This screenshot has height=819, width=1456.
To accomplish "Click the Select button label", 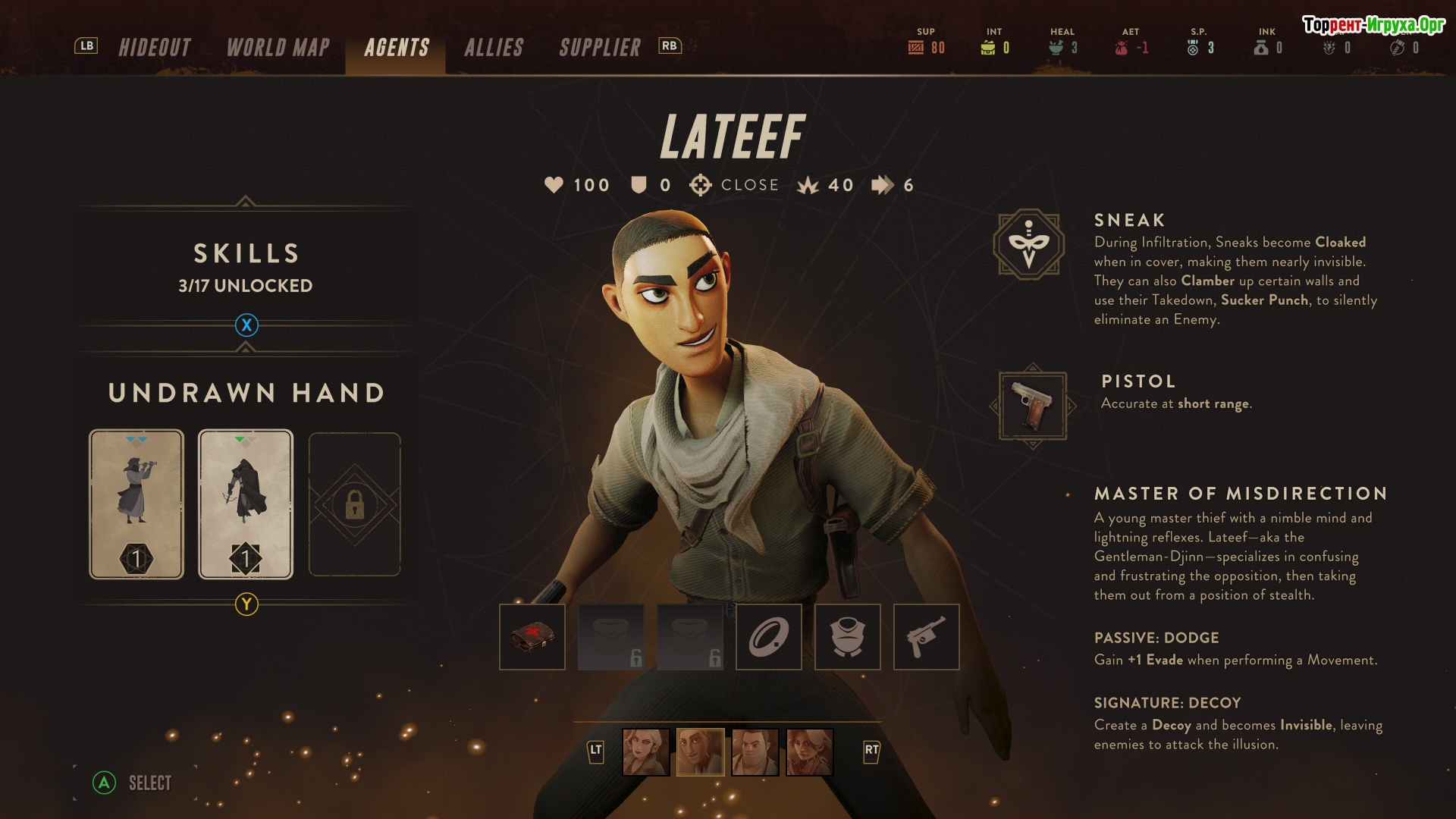I will tap(149, 783).
